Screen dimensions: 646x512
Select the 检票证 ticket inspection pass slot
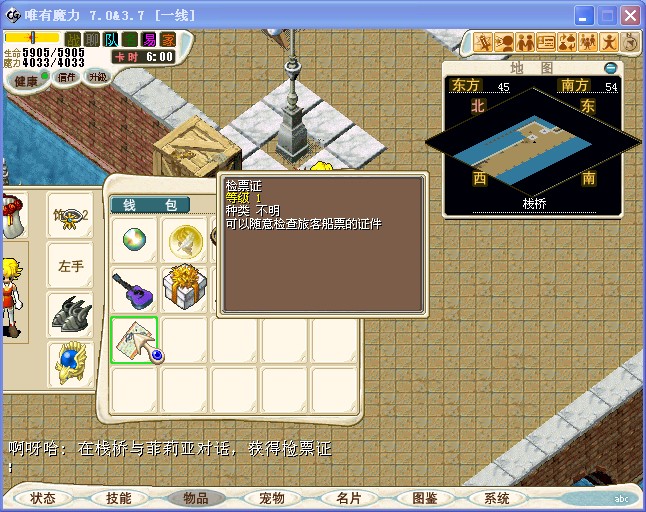pos(134,340)
